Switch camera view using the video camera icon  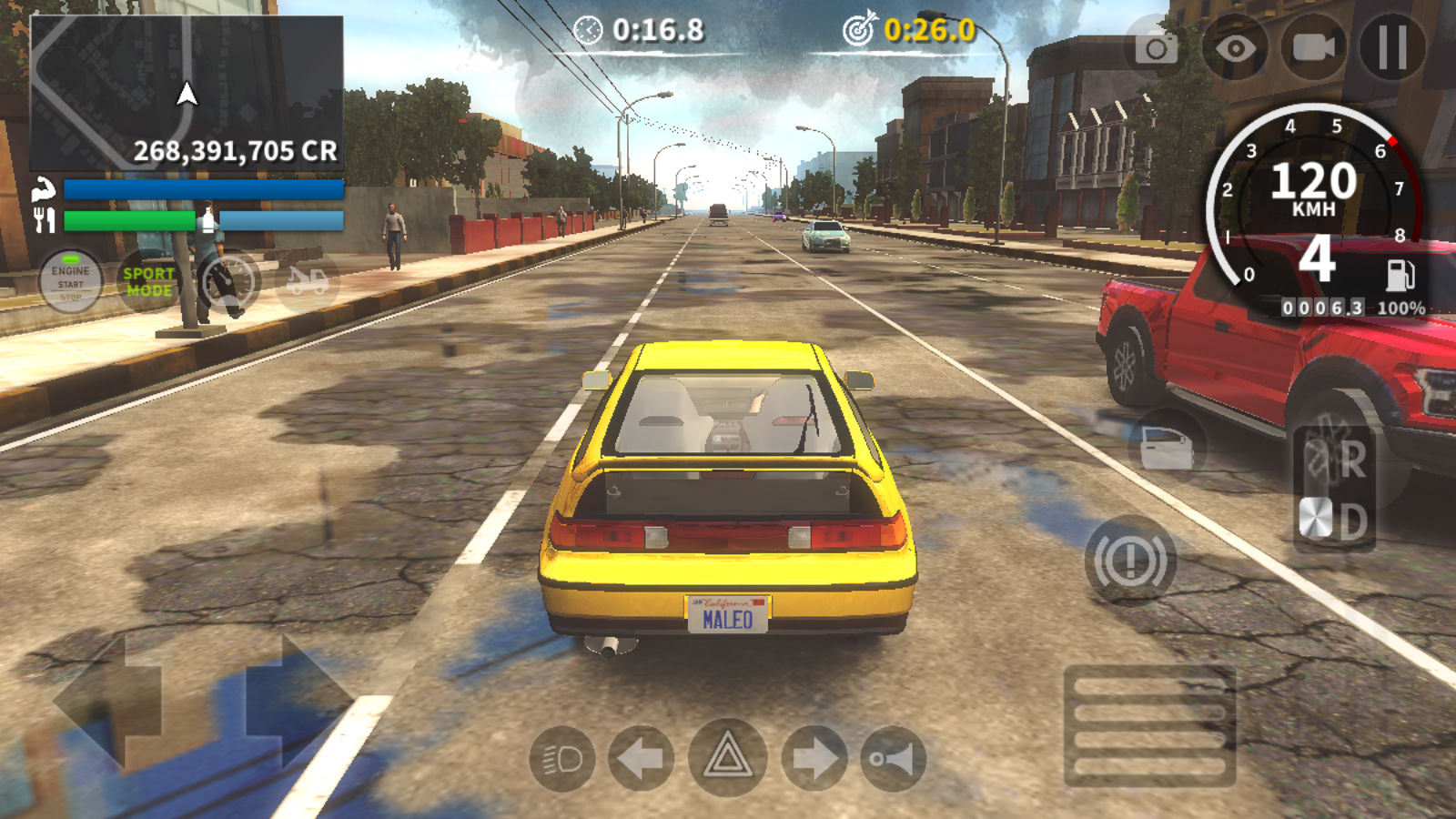pos(1313,47)
